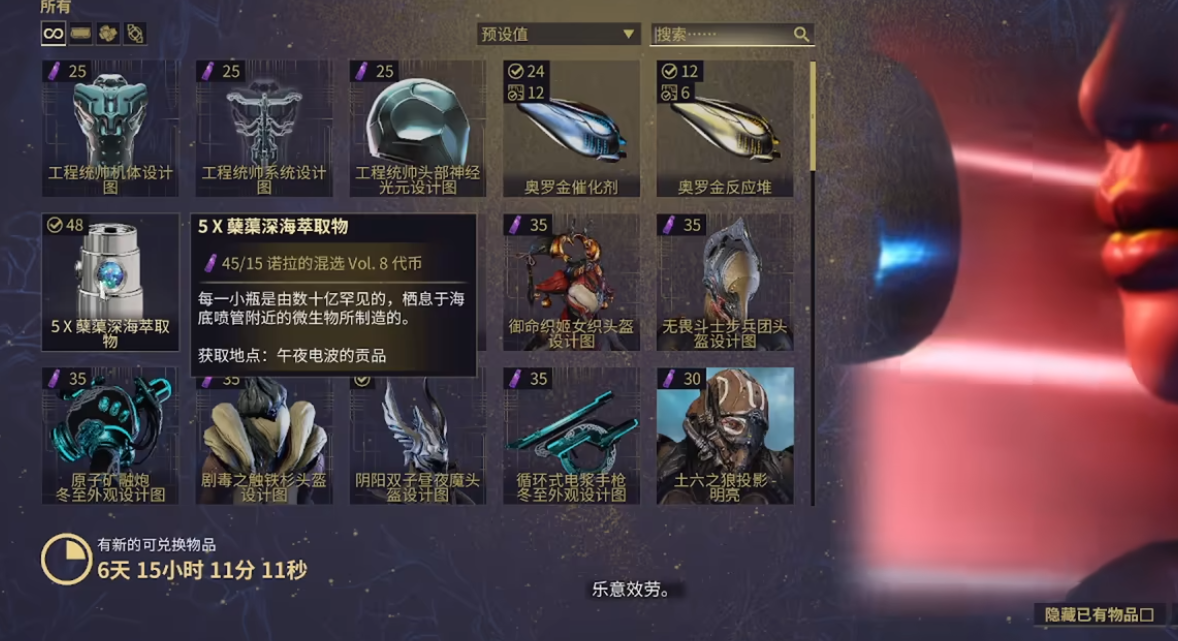This screenshot has width=1178, height=641.
Task: Choose 御命织姬女织头盔设计图 tile
Action: [571, 281]
